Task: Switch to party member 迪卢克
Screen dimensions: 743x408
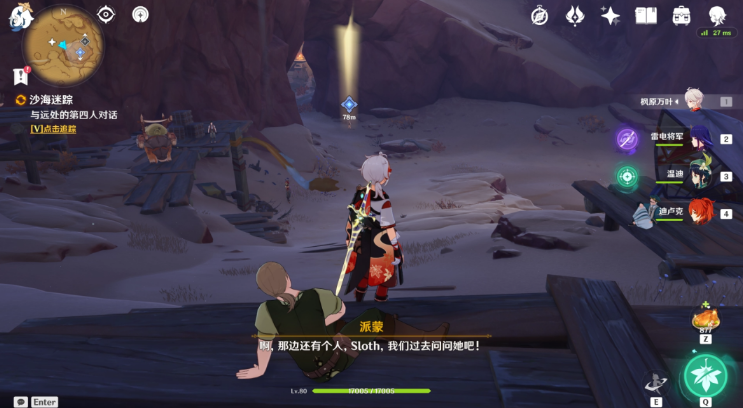Action: [x=699, y=212]
